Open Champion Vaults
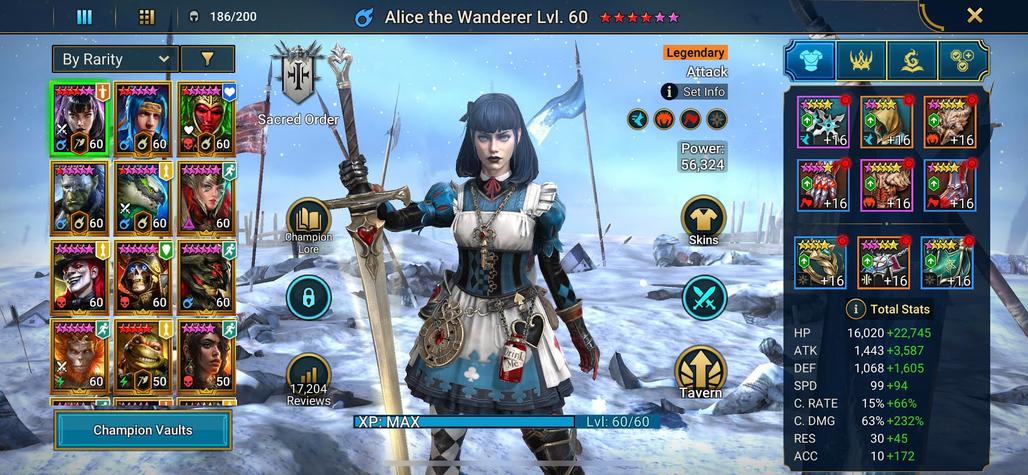This screenshot has height=475, width=1028. pos(143,430)
